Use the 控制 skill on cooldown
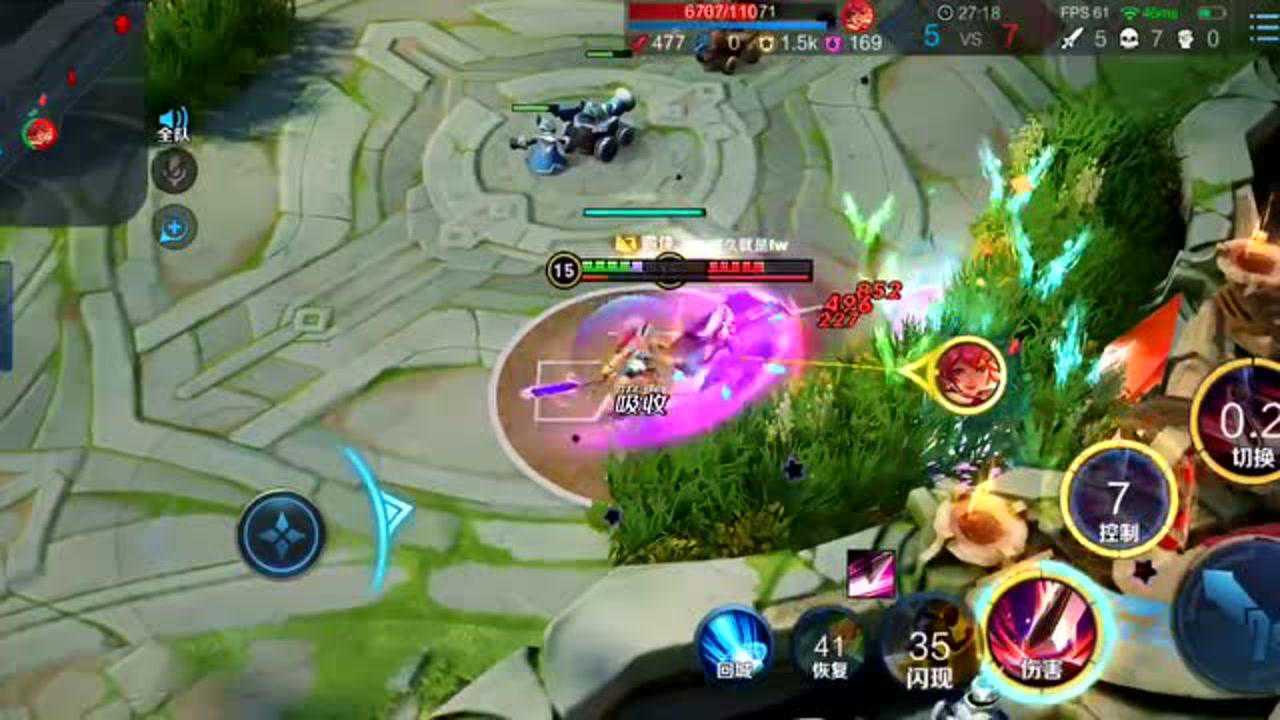 pyautogui.click(x=1118, y=498)
